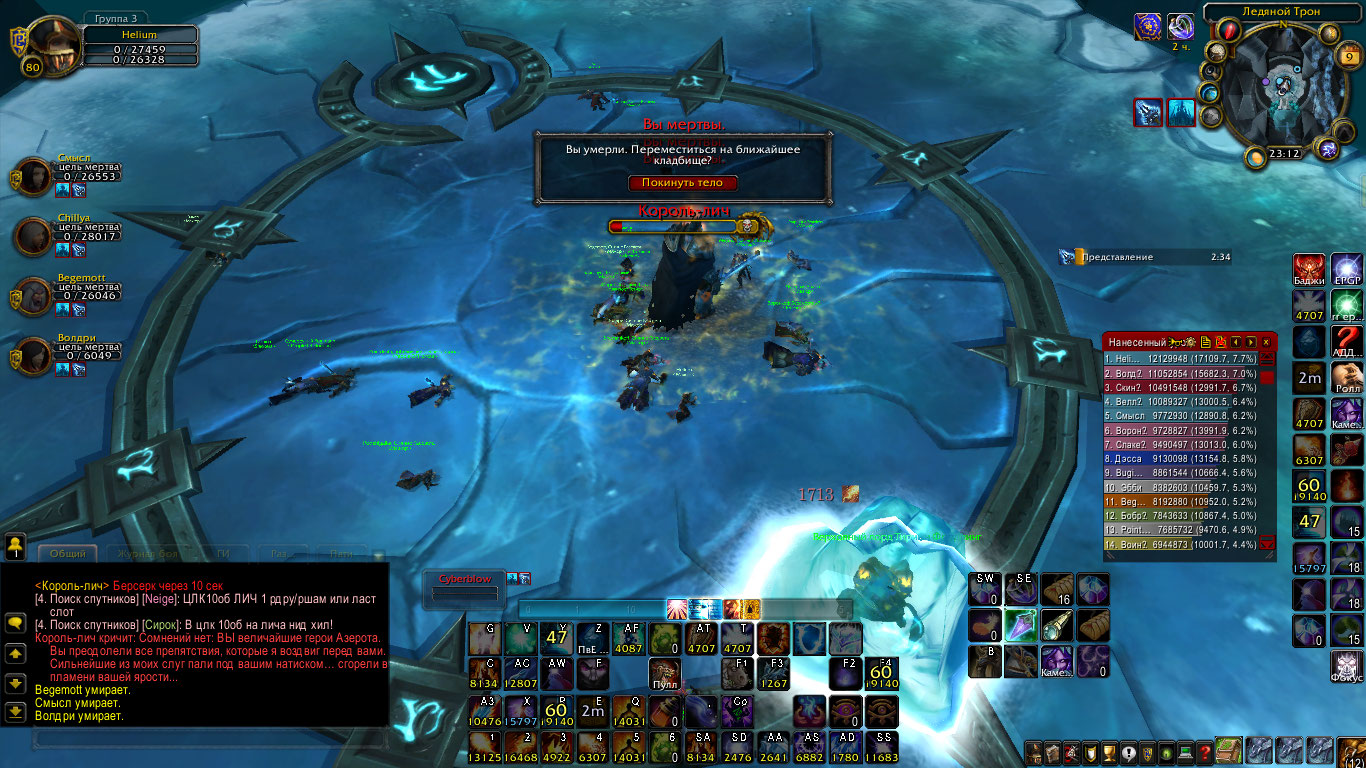
Task: Activate the "EPGP" macro button
Action: [x=1346, y=269]
